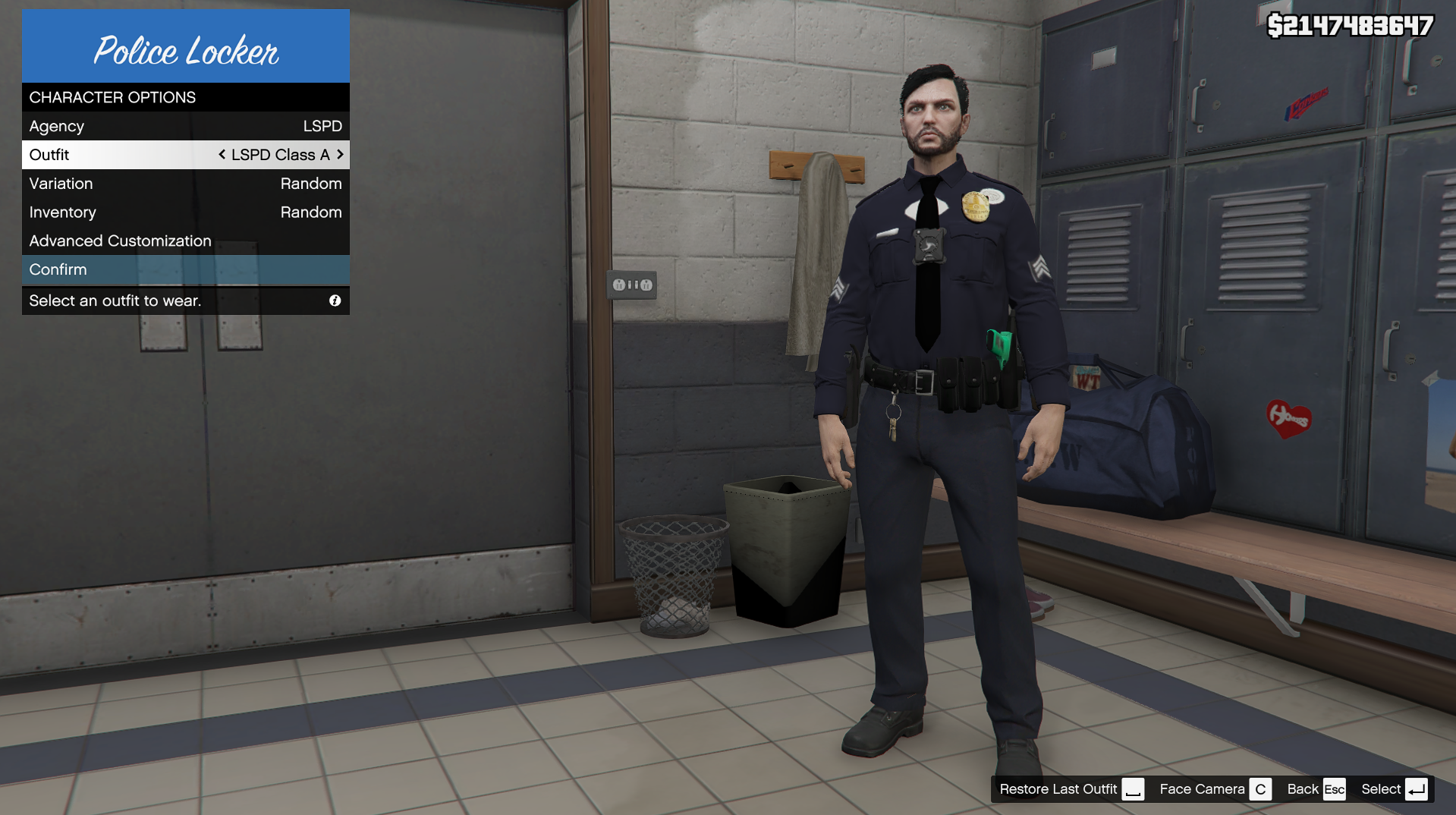Click the right arrow beside LSPD Class A

point(340,154)
